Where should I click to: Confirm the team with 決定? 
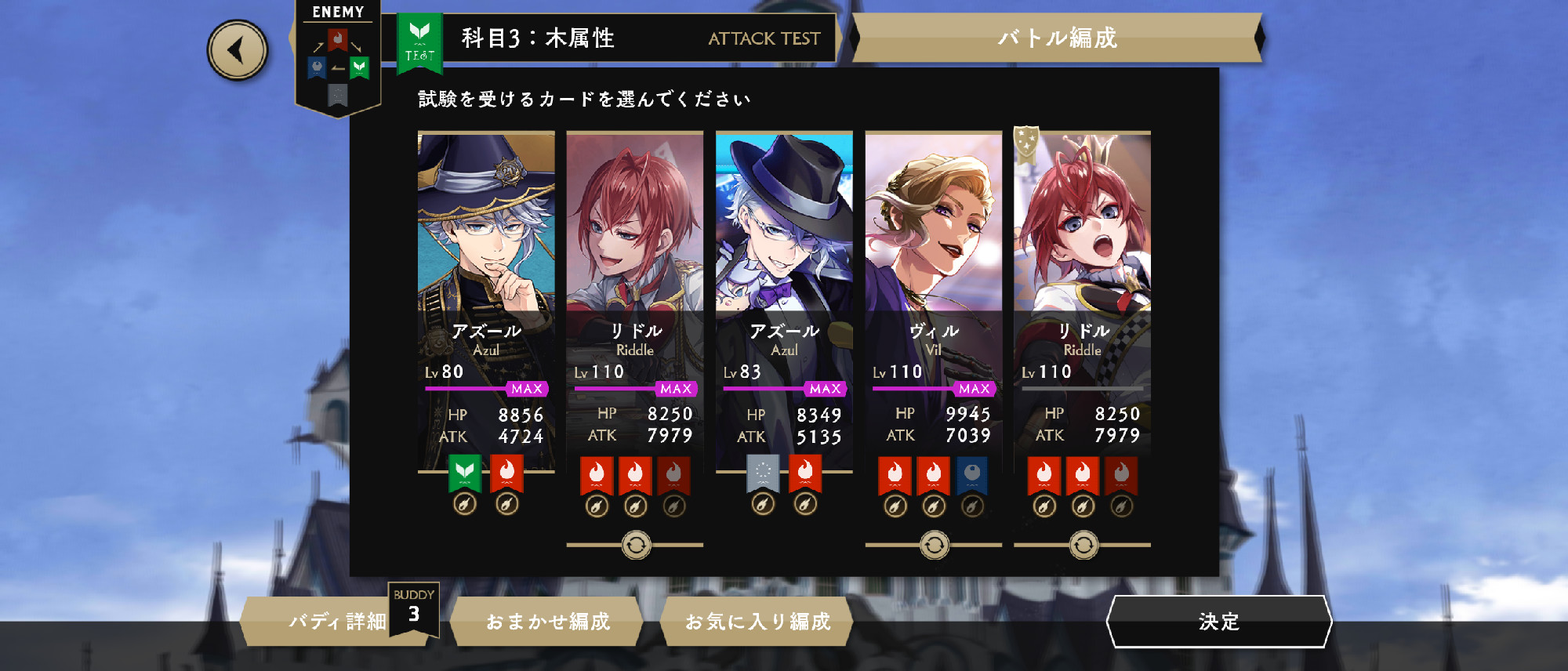click(x=1218, y=622)
